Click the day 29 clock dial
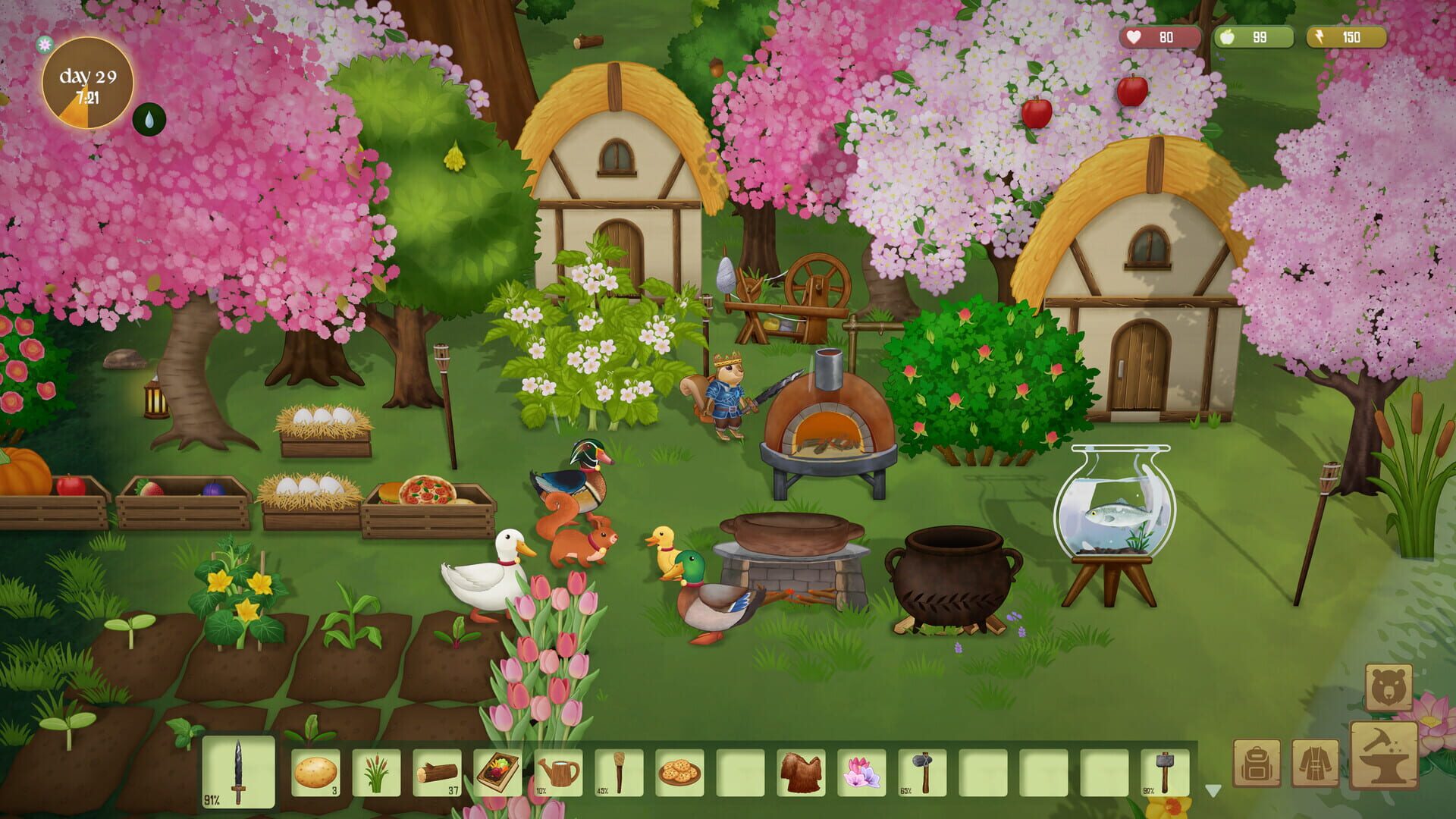Screen dimensions: 1456x819 88,83
